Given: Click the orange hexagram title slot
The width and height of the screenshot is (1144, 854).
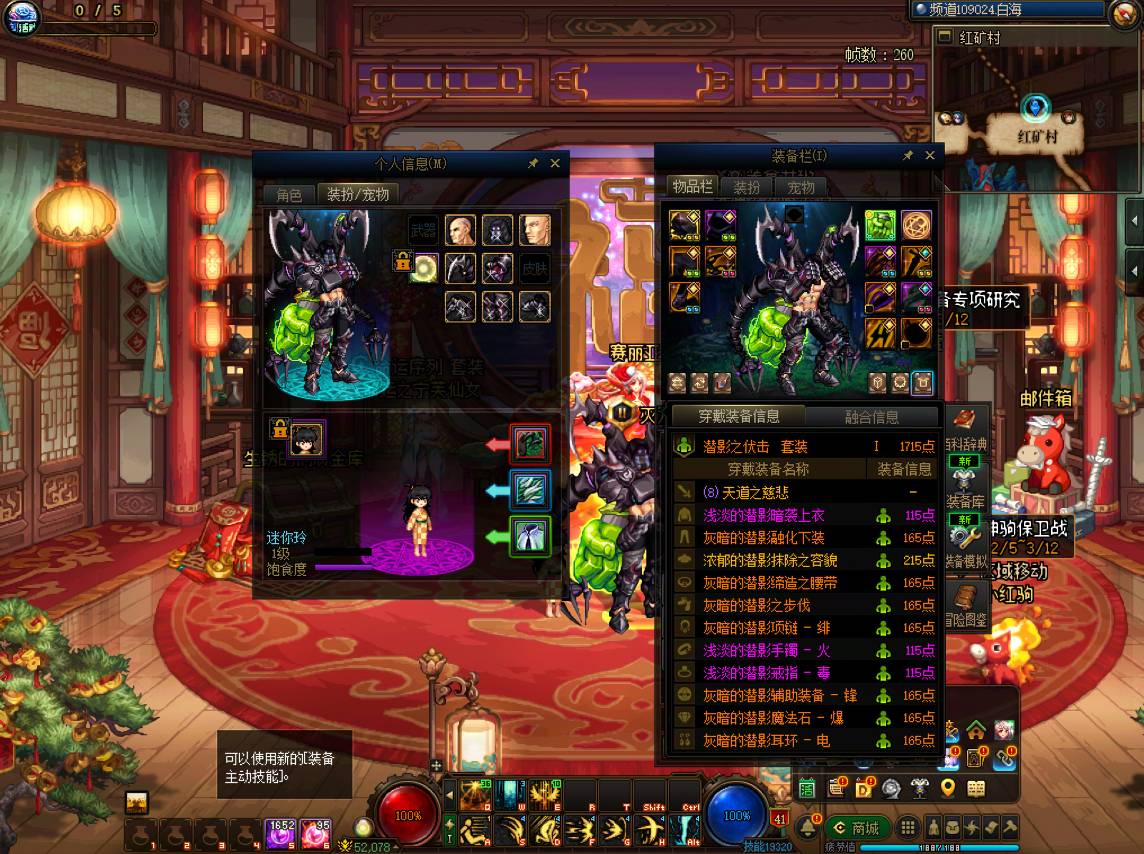Looking at the screenshot, I should (916, 226).
